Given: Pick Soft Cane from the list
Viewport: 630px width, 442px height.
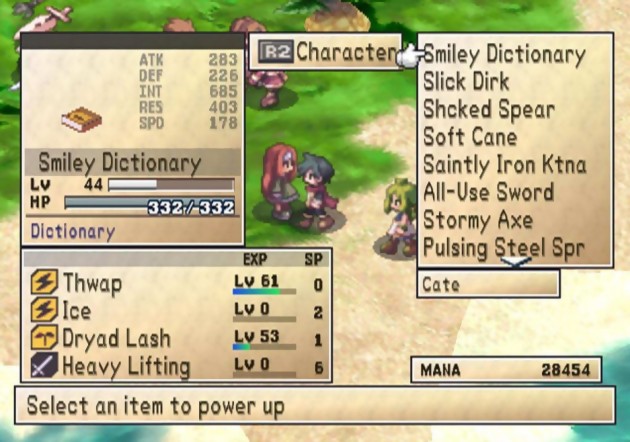Looking at the screenshot, I should point(469,136).
